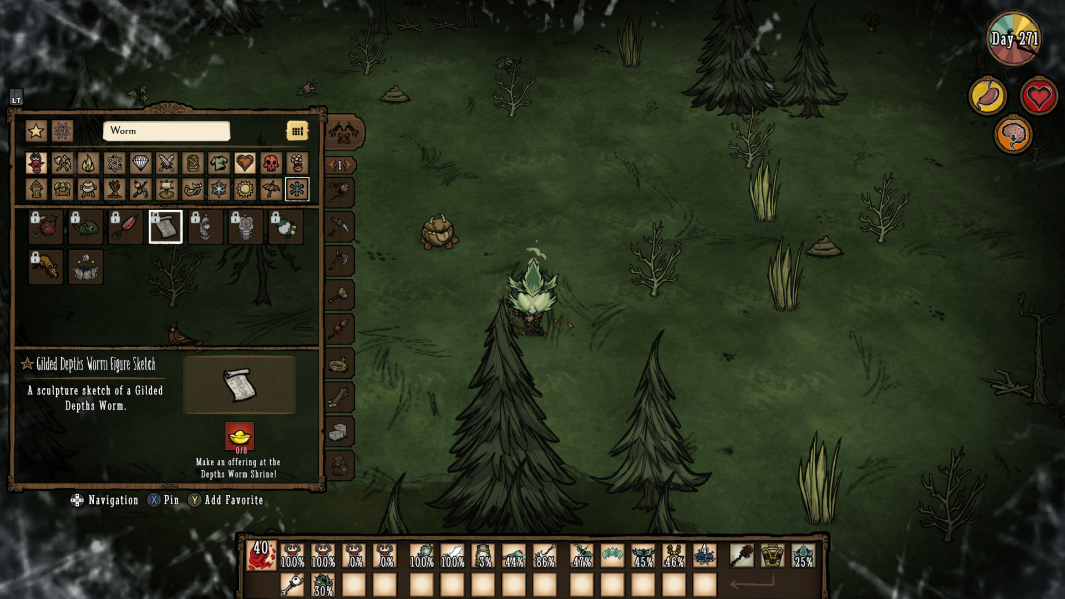Open the Favorites star filter
Image resolution: width=1065 pixels, height=599 pixels.
(36, 131)
